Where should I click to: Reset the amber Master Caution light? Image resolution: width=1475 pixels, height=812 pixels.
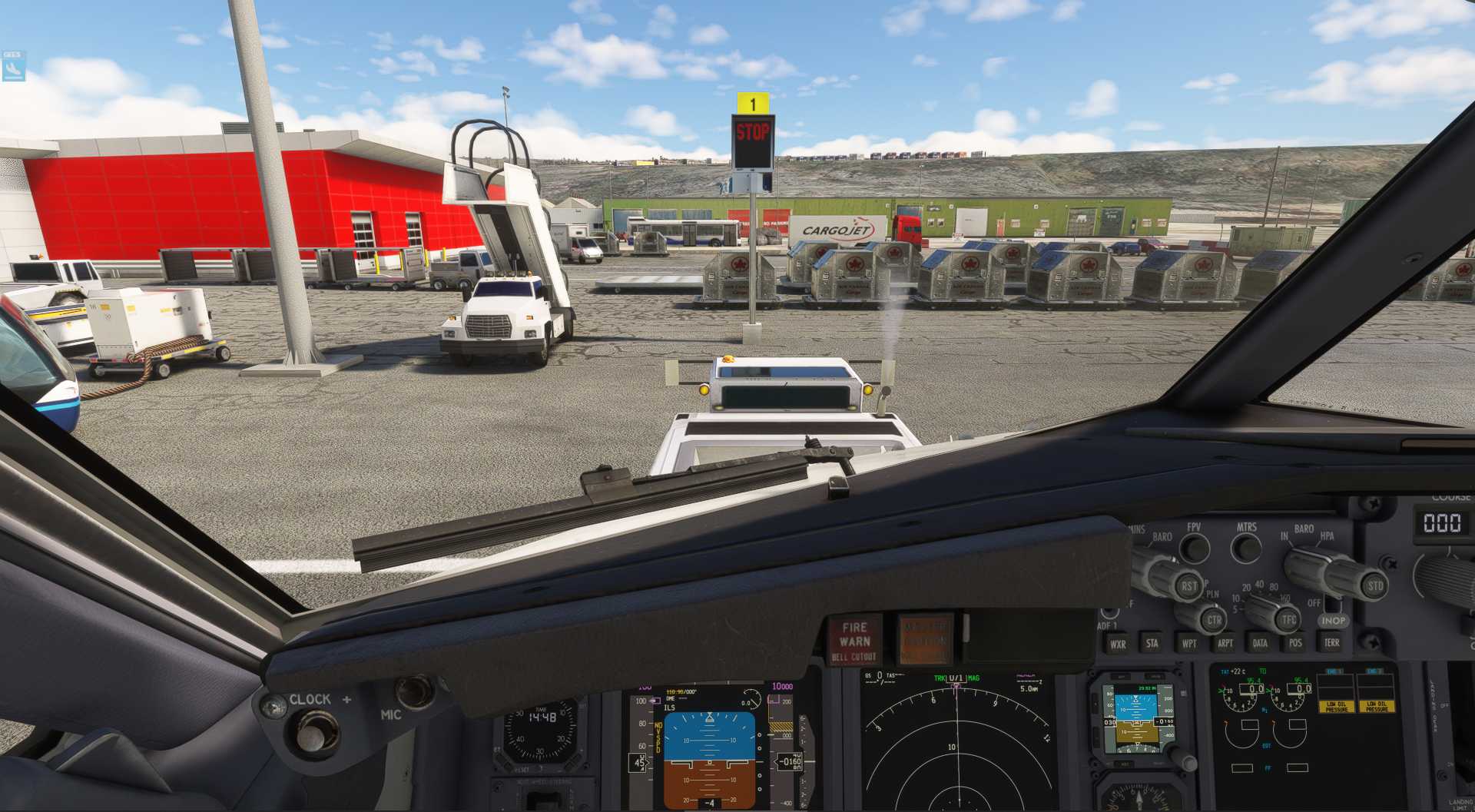click(x=925, y=639)
